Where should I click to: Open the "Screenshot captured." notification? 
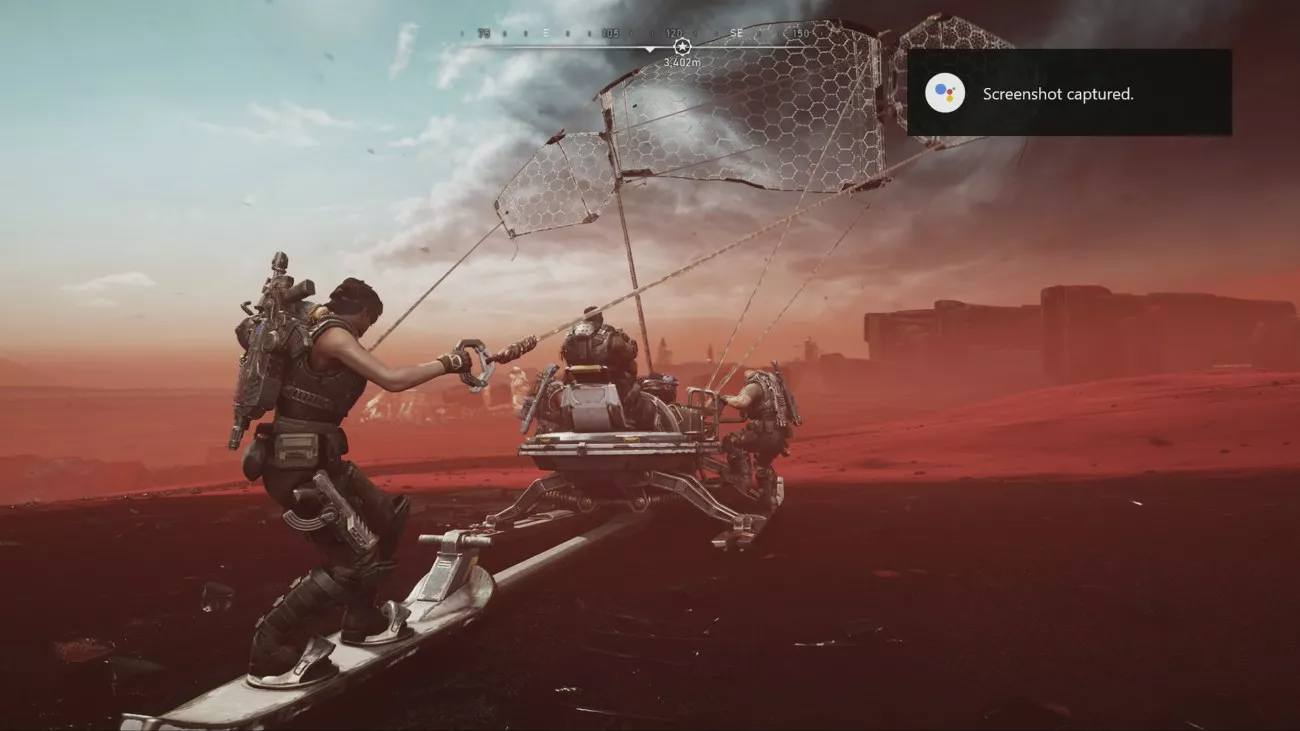(x=1068, y=93)
